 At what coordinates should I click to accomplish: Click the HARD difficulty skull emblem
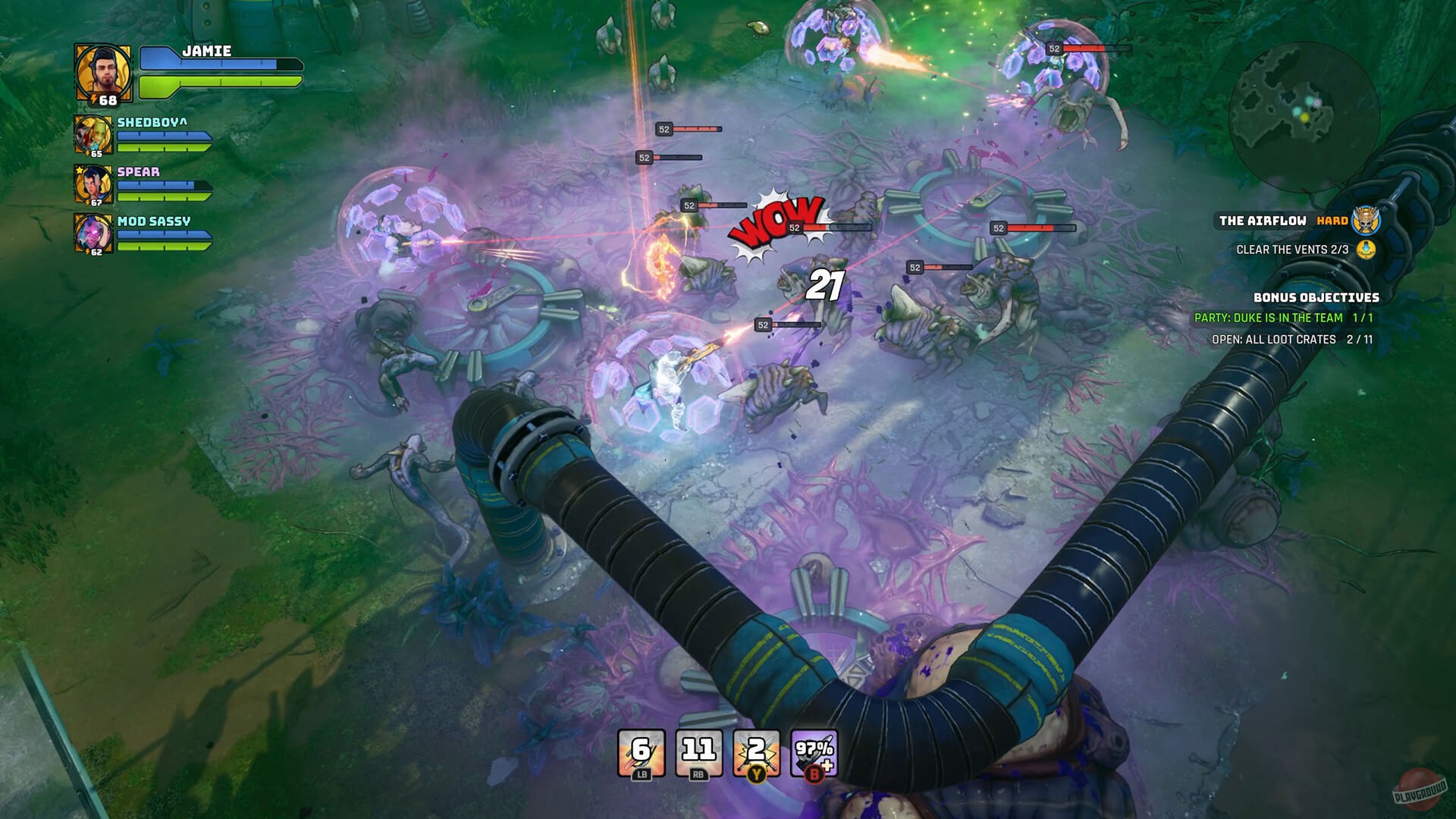point(1366,222)
